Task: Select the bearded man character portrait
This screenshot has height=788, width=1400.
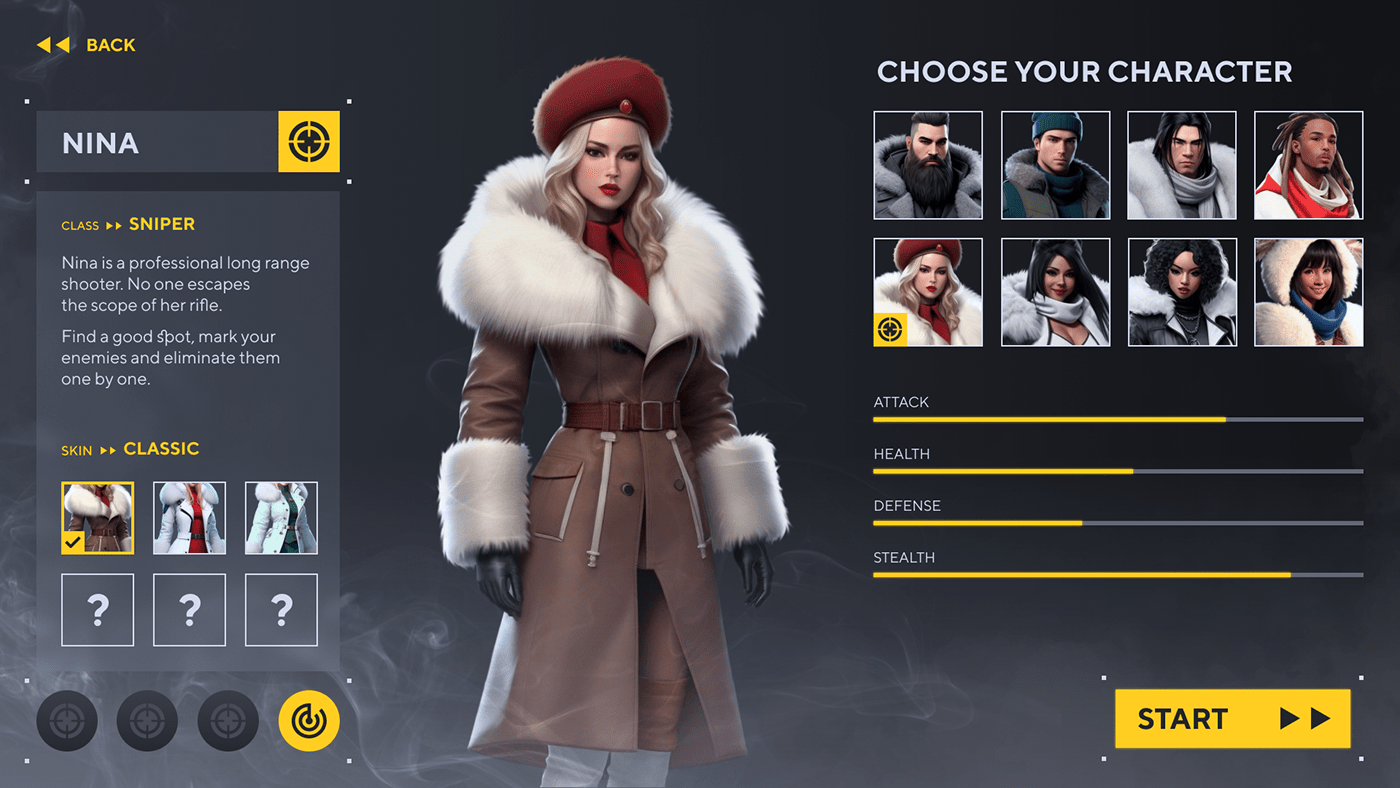Action: coord(928,165)
